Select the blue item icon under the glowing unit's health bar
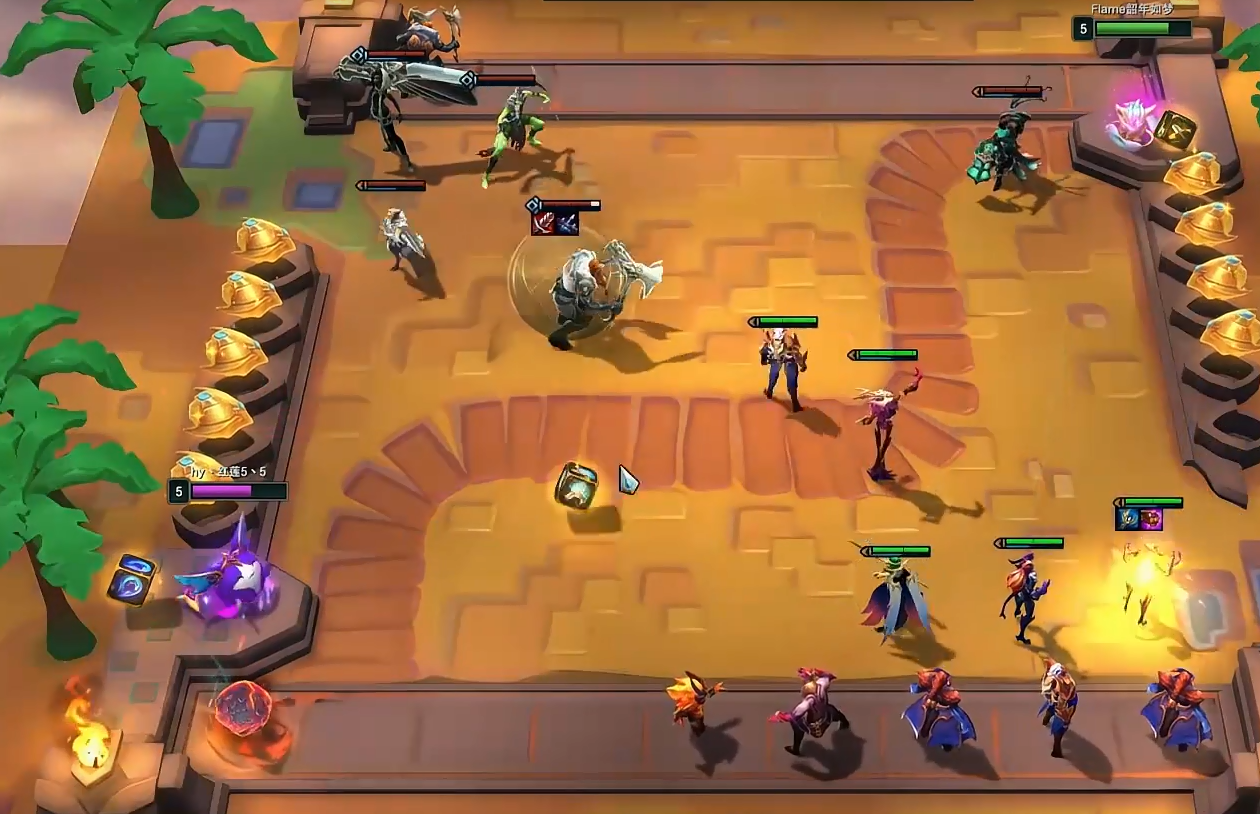1260x814 pixels. tap(1127, 519)
